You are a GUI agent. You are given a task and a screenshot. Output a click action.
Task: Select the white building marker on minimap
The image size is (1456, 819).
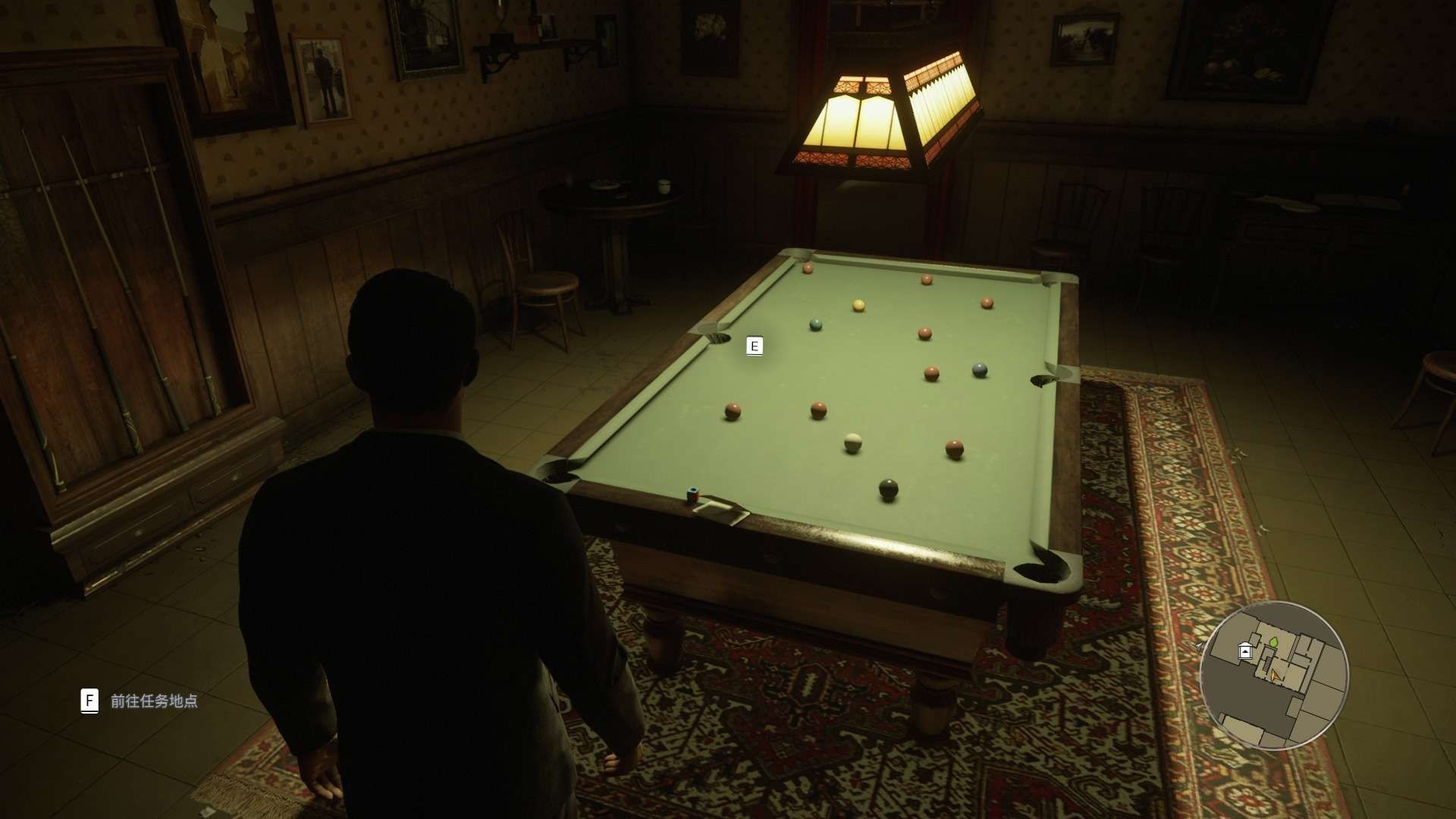point(1244,651)
